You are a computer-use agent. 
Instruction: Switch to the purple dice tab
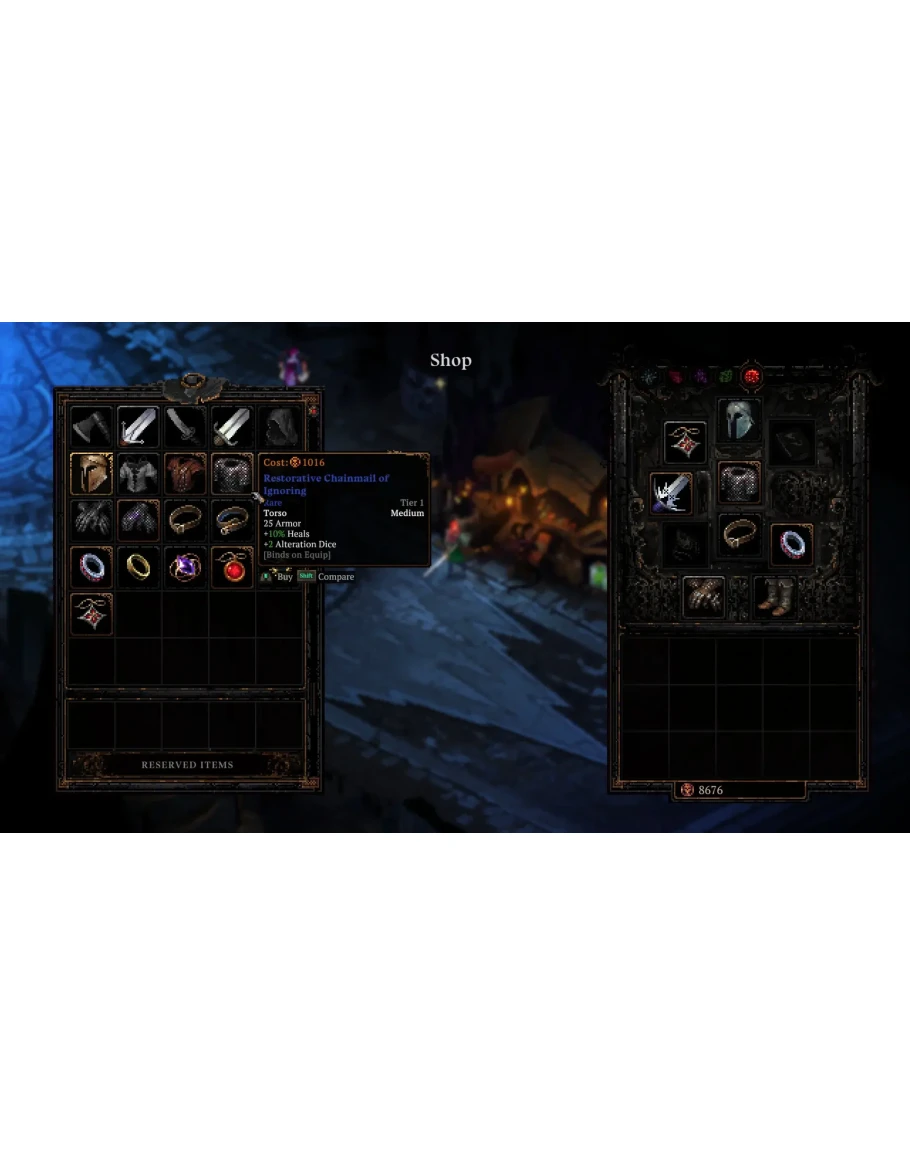point(702,377)
